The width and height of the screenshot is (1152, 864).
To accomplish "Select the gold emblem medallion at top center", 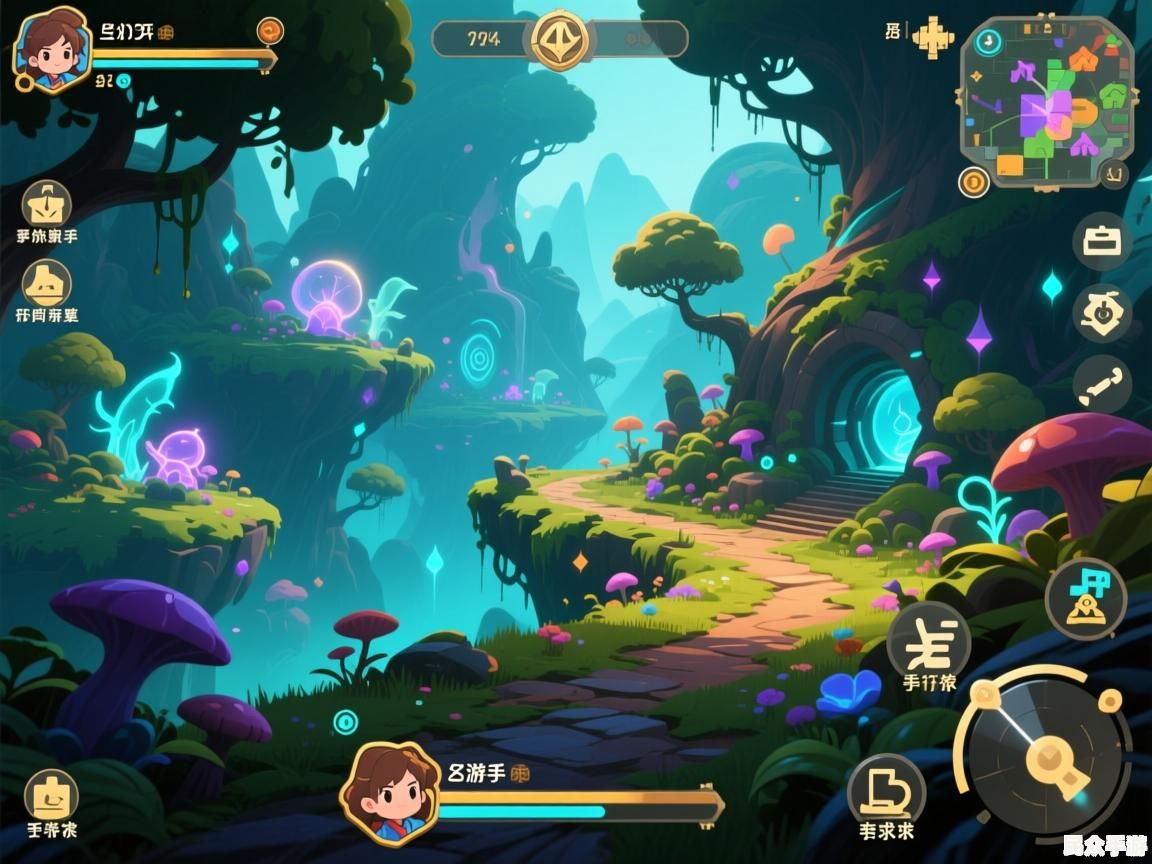I will pyautogui.click(x=560, y=40).
